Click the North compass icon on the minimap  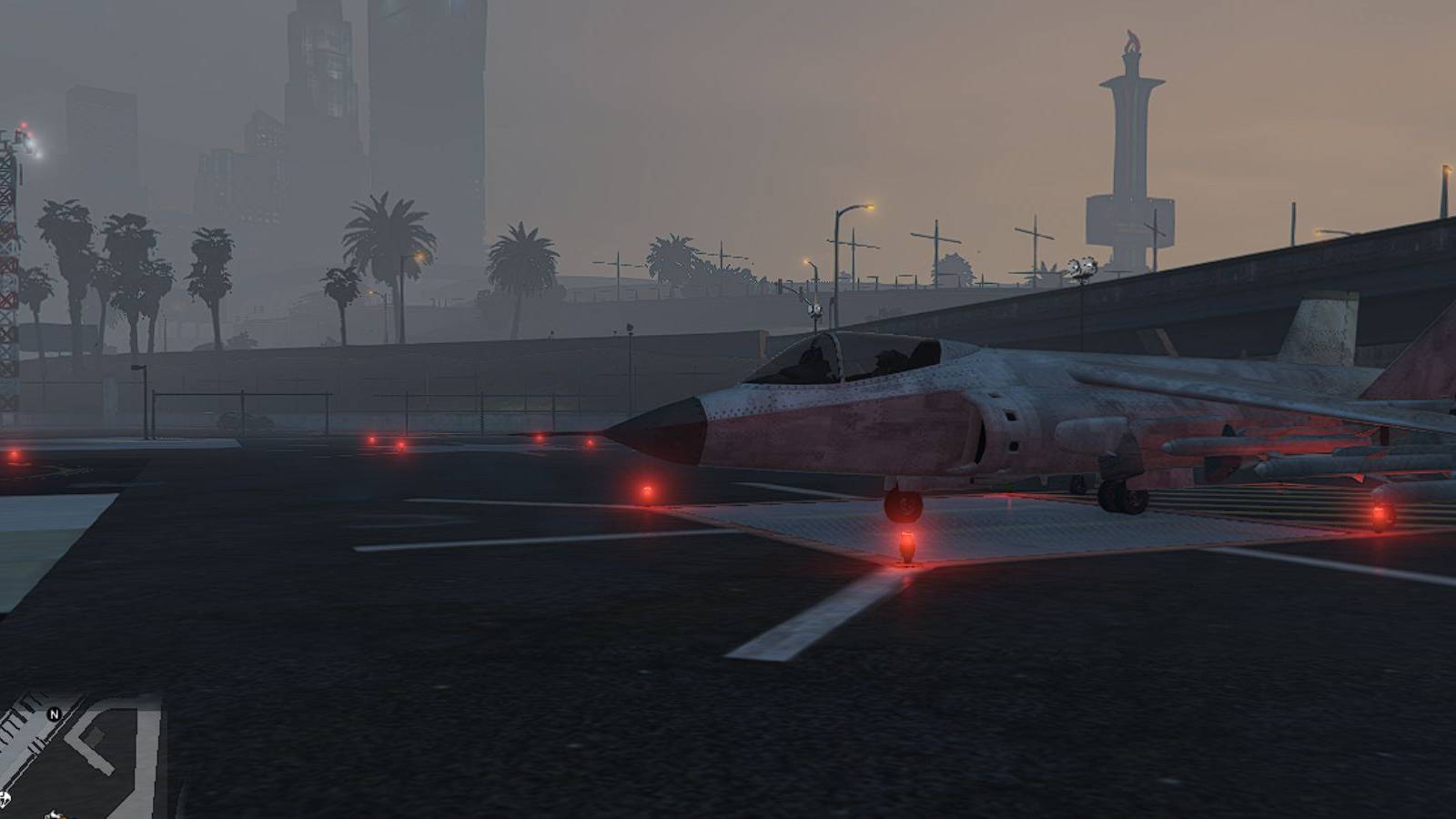53,715
